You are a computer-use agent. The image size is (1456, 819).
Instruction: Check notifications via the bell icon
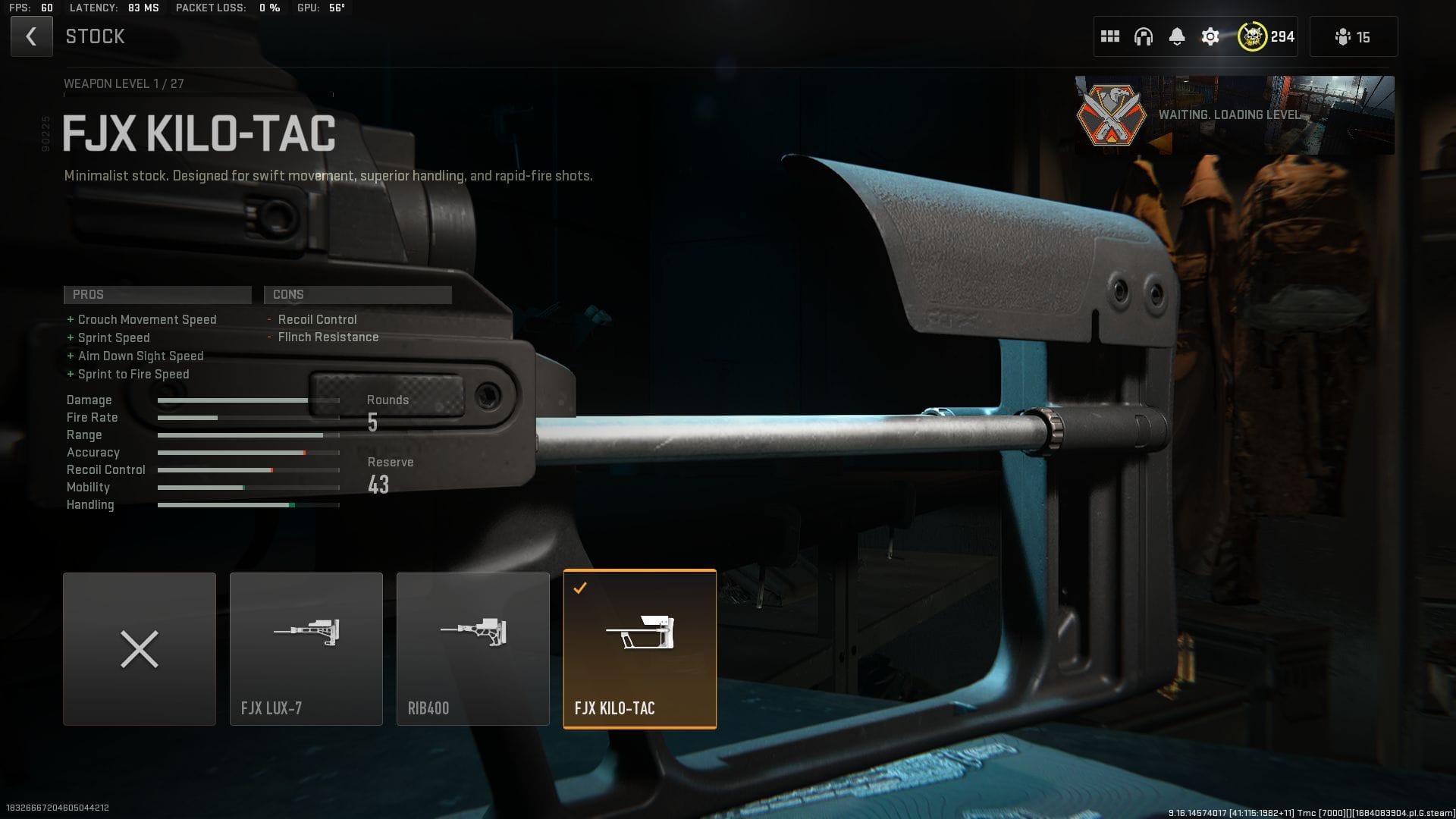point(1177,36)
